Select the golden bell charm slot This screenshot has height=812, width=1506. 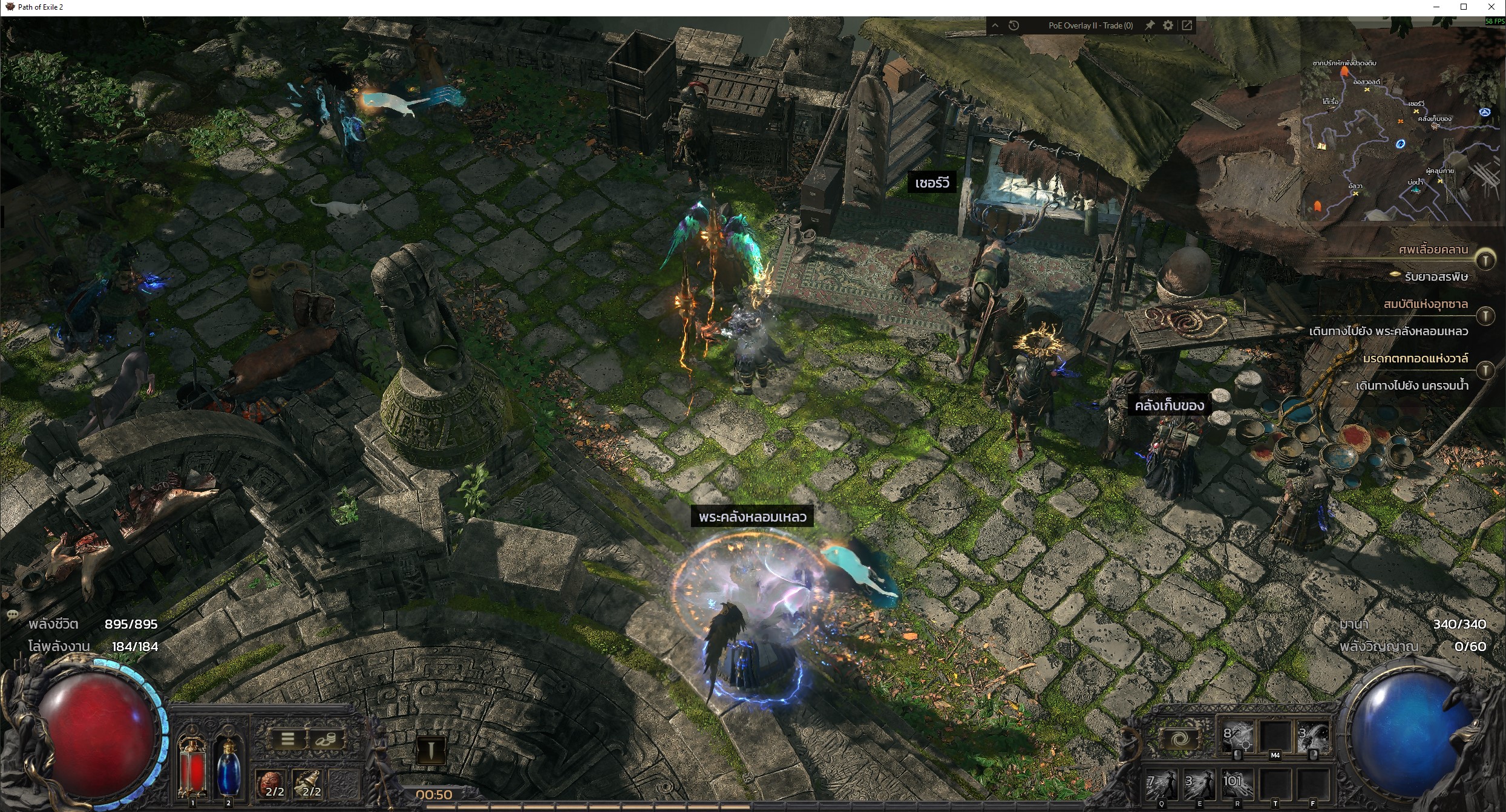click(x=309, y=784)
